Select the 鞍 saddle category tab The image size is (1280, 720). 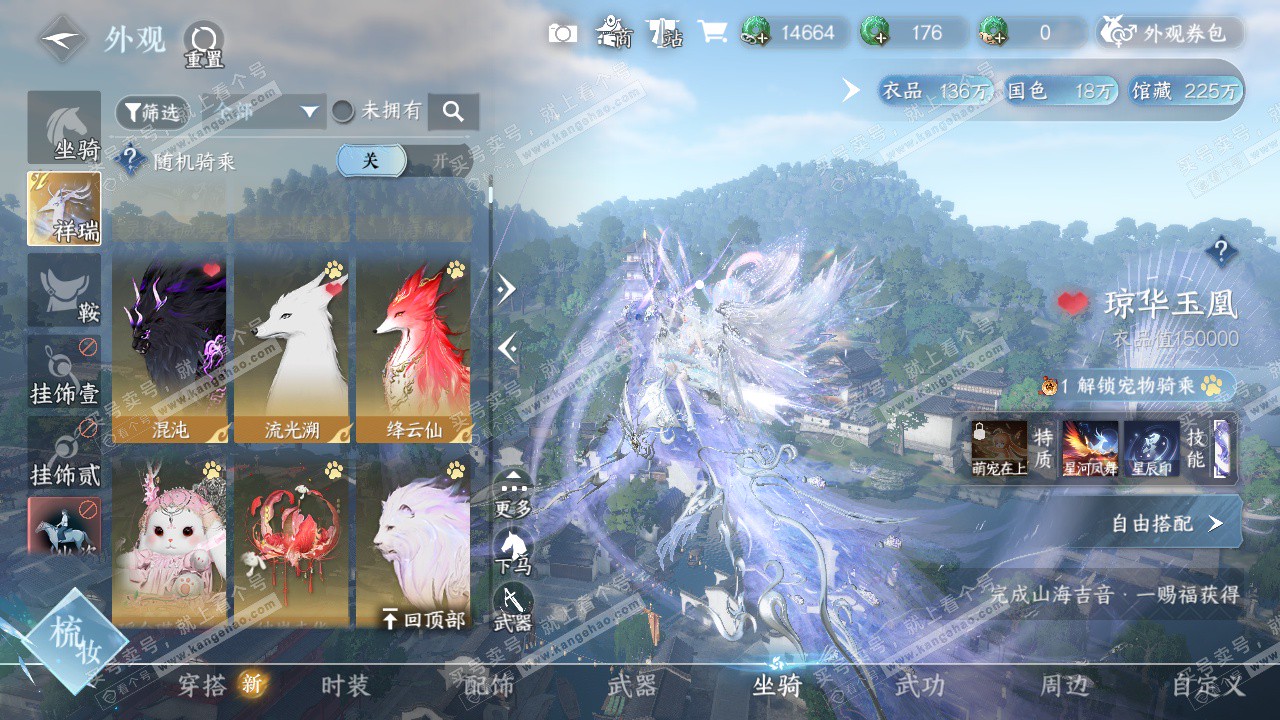coord(64,290)
